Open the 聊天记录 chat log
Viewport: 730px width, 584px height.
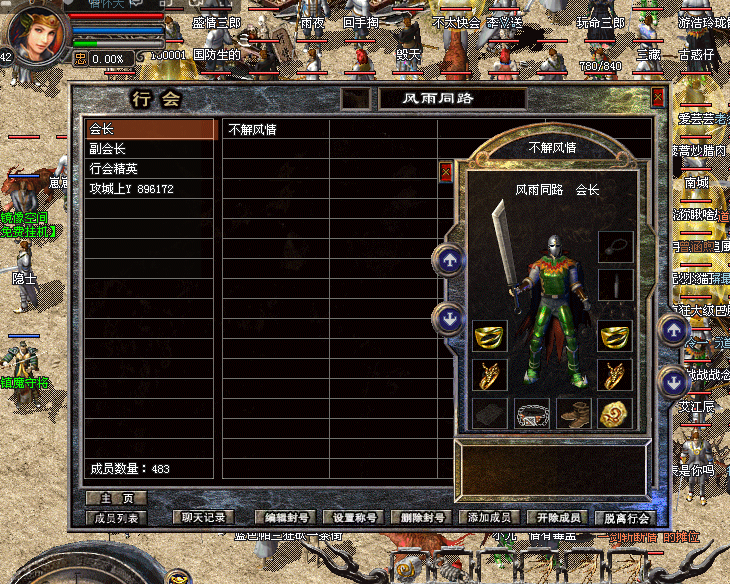(204, 518)
